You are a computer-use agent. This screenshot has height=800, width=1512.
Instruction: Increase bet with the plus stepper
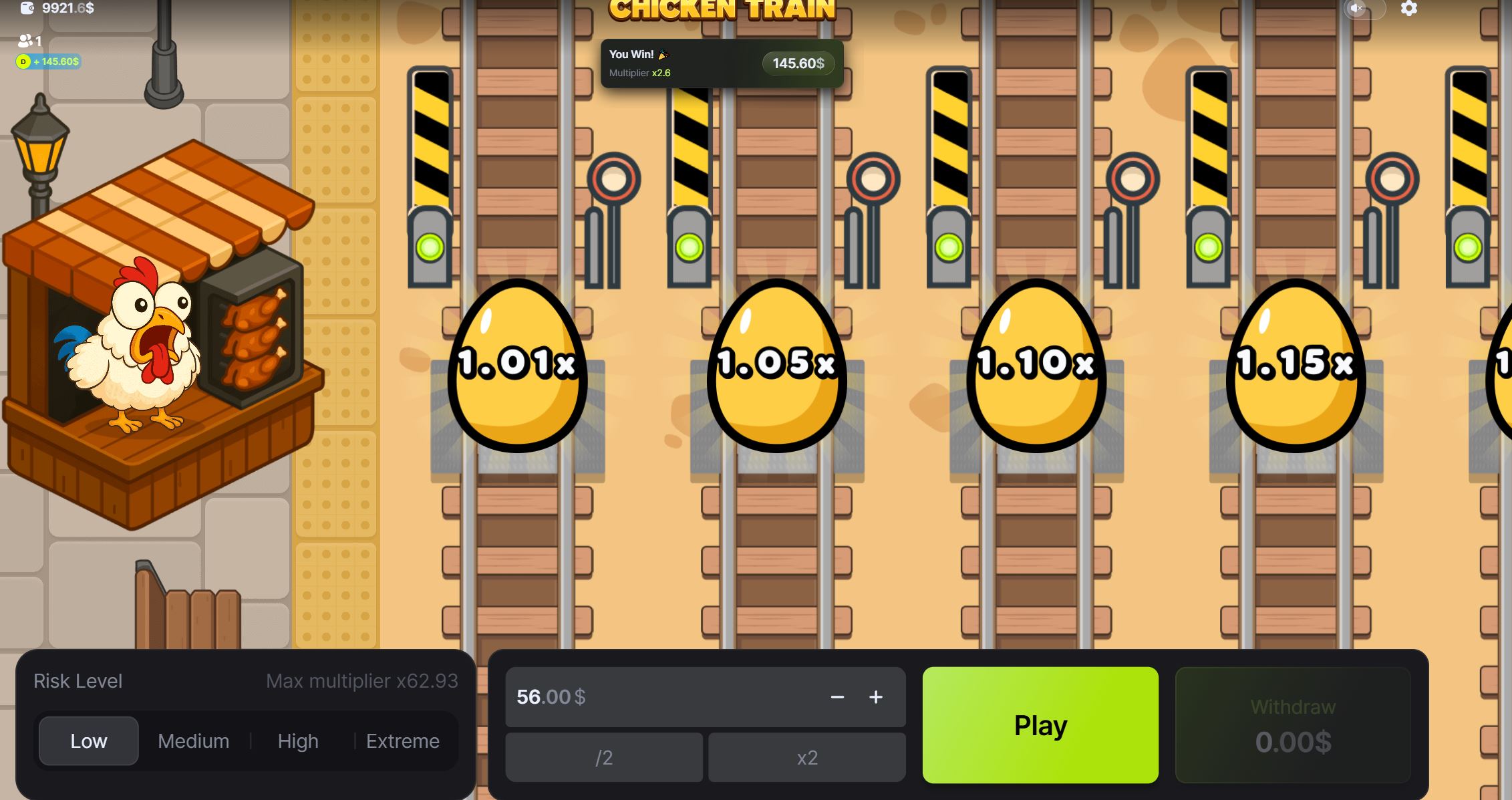876,697
